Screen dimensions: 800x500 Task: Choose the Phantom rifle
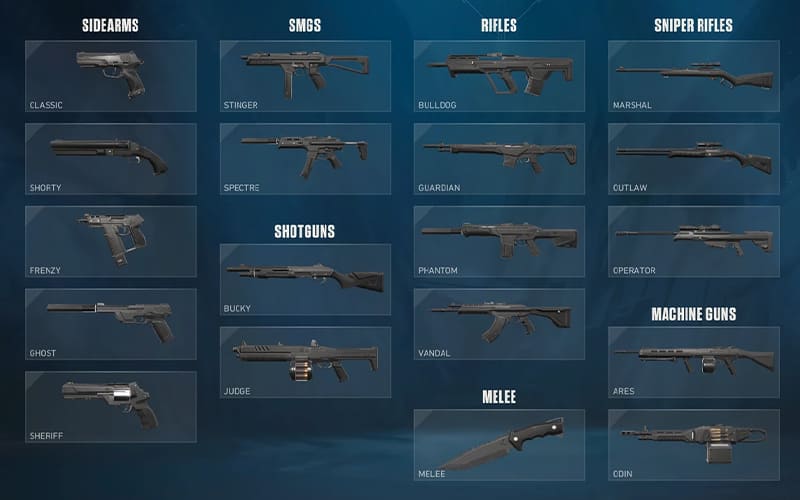499,242
